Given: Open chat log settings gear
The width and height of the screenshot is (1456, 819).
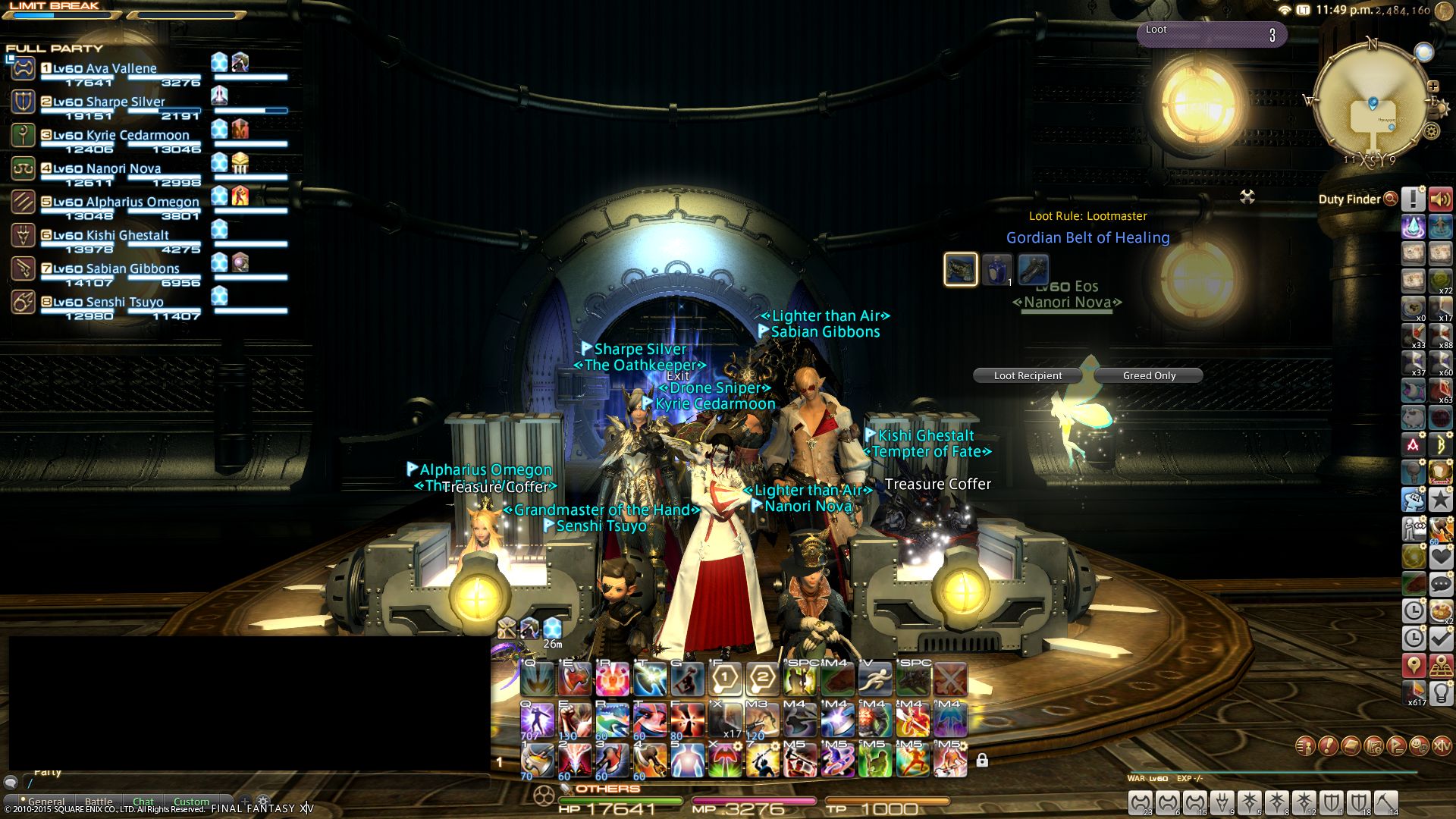Looking at the screenshot, I should point(263,801).
